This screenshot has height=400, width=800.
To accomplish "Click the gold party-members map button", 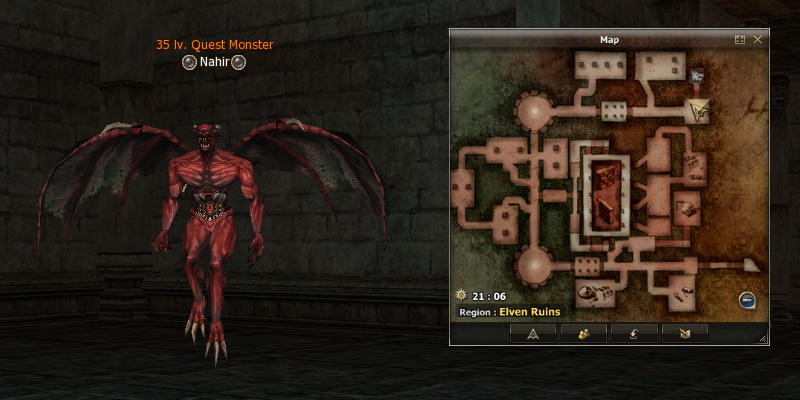I will pyautogui.click(x=584, y=334).
